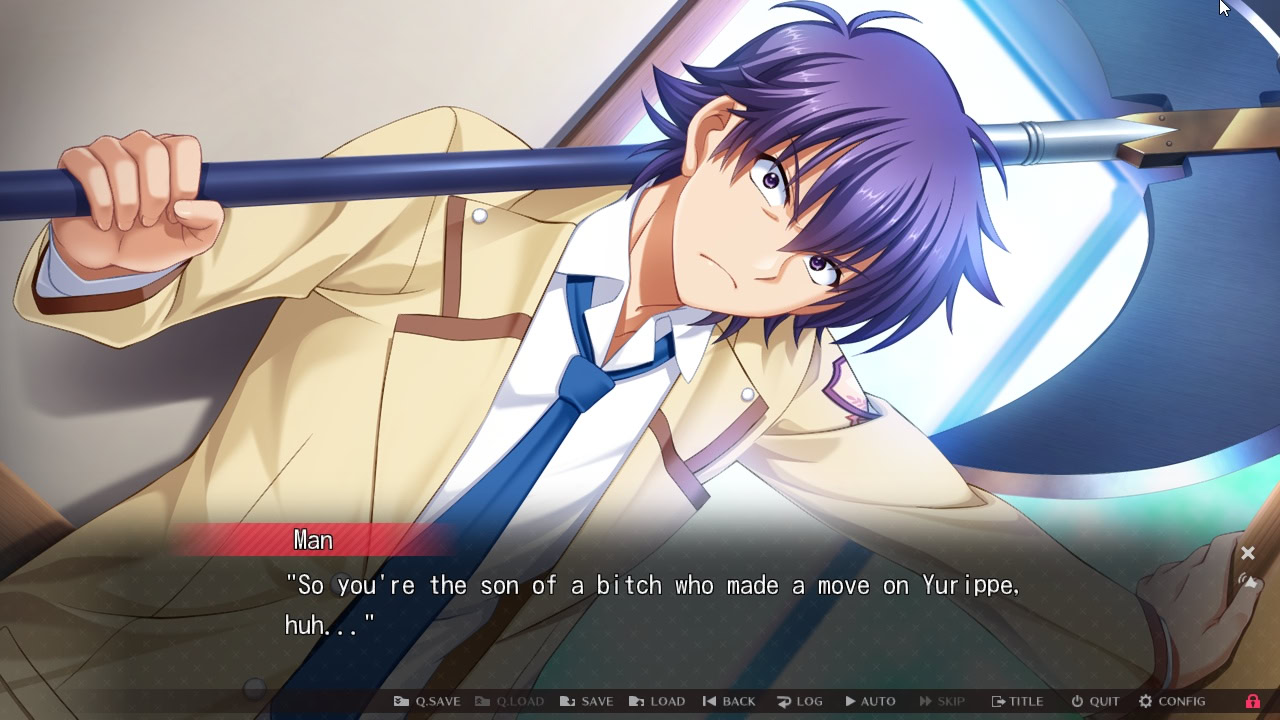Hide the dialogue window with the X toggle

tap(1248, 553)
